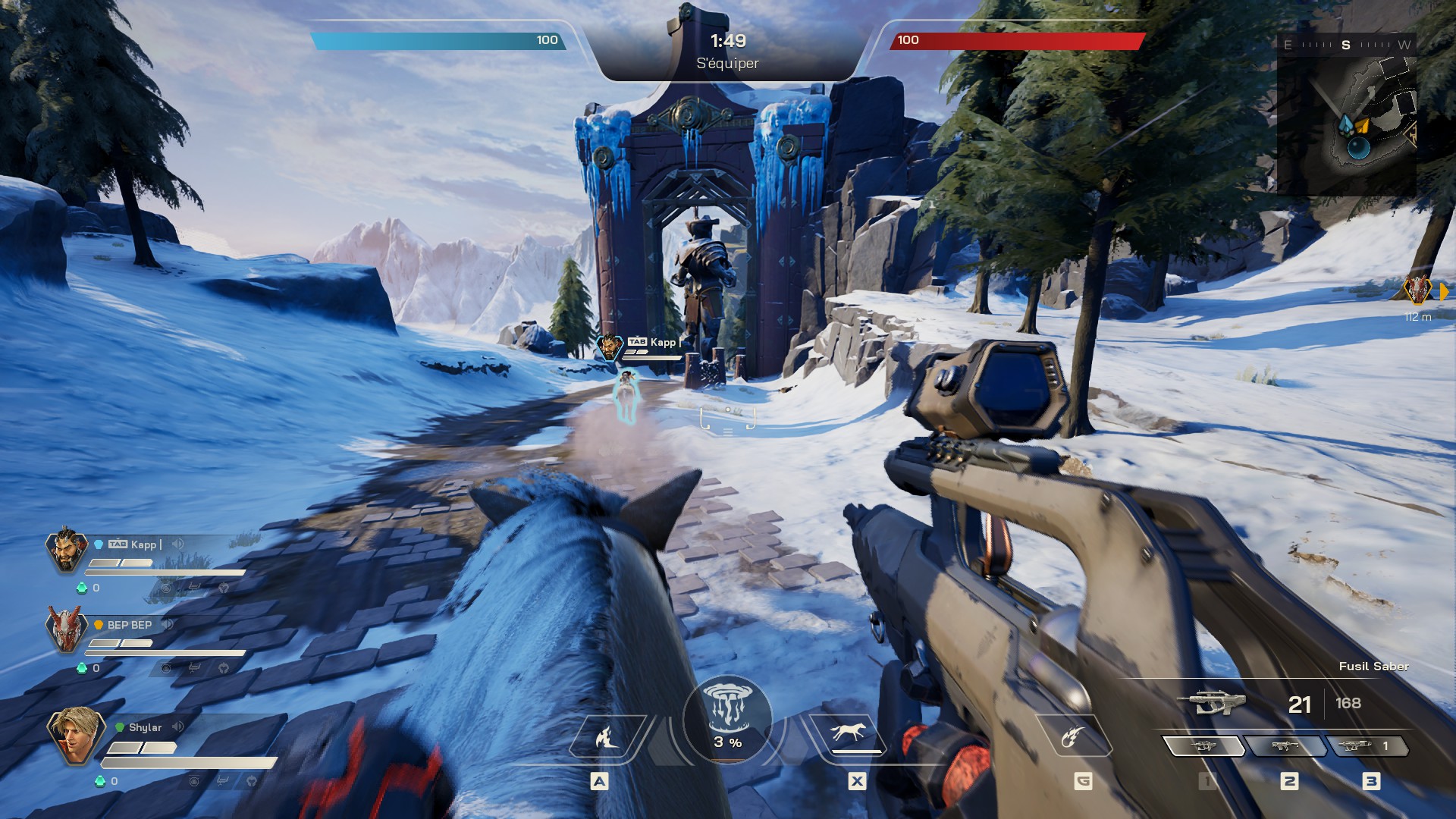Click the objective marker showing 112 m
1456x819 pixels.
[1417, 290]
